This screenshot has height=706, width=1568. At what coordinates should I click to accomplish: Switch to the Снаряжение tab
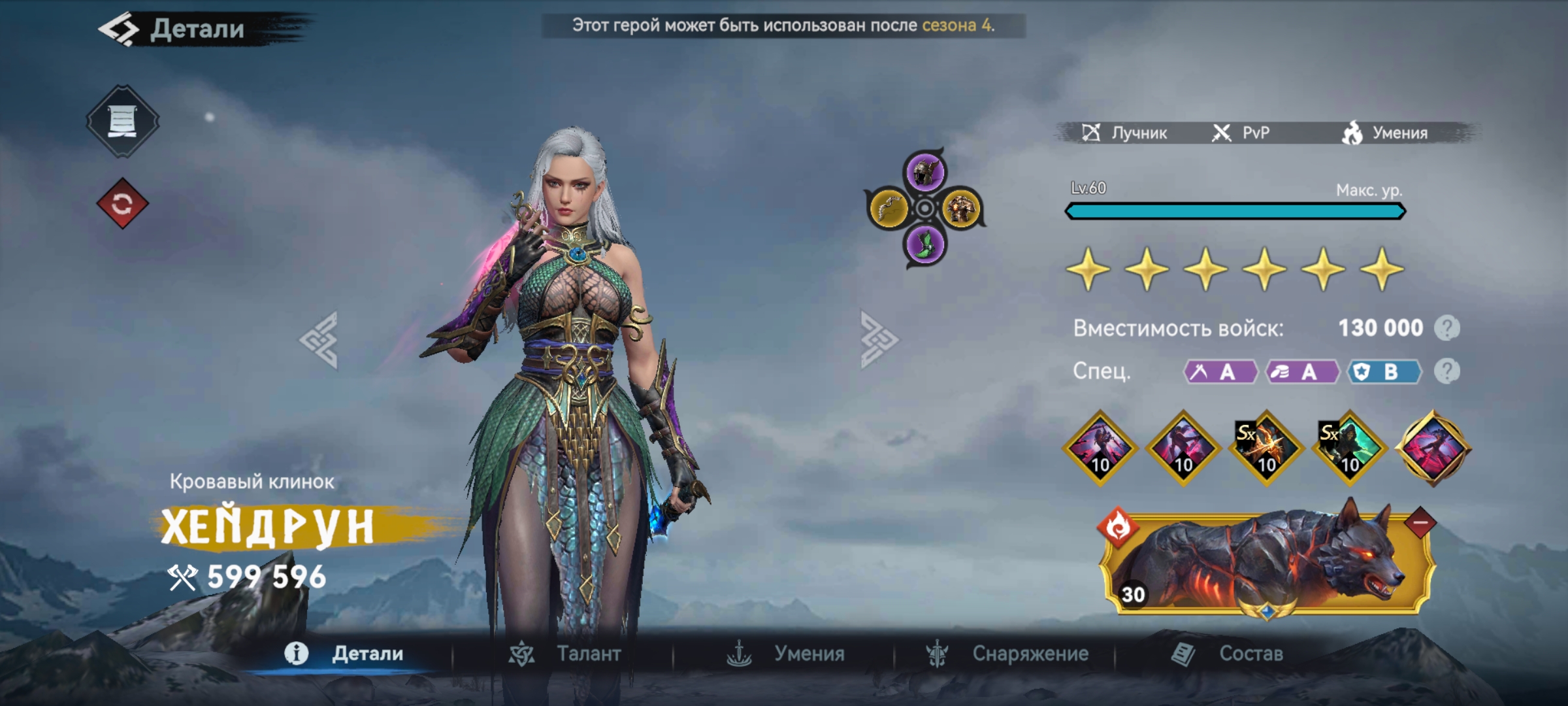pyautogui.click(x=1007, y=654)
